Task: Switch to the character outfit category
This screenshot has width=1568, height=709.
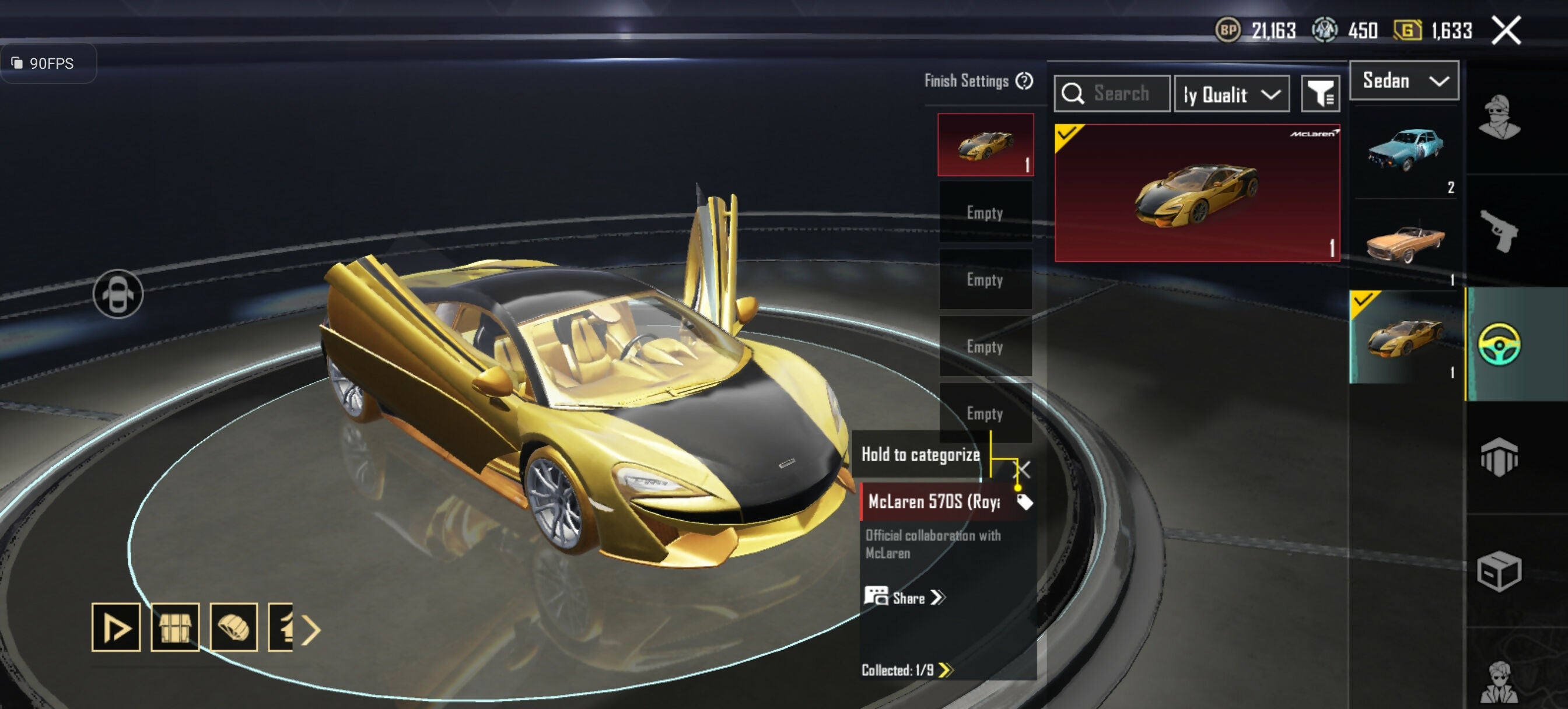Action: point(1499,117)
